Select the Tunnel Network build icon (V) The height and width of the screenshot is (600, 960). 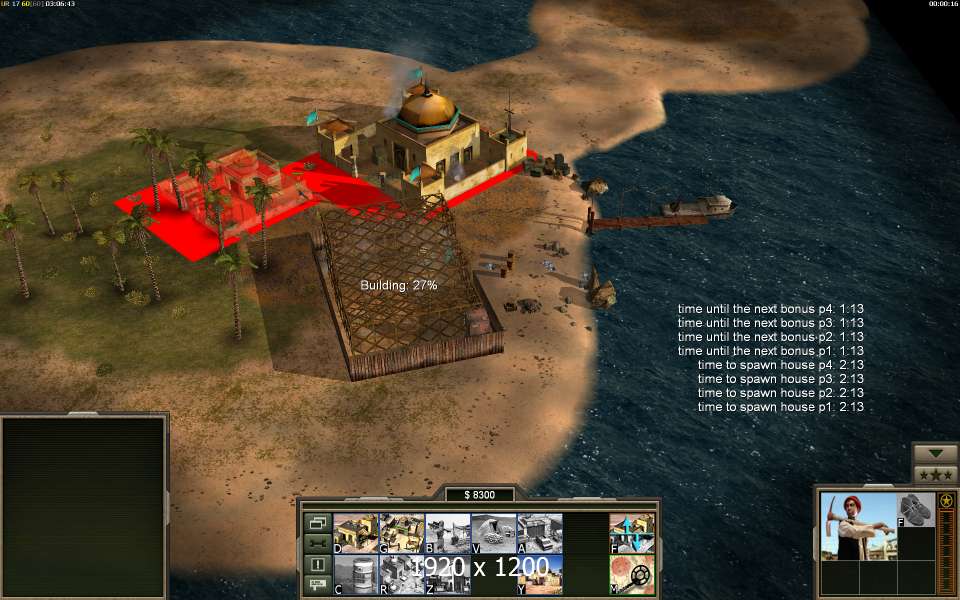pos(493,533)
